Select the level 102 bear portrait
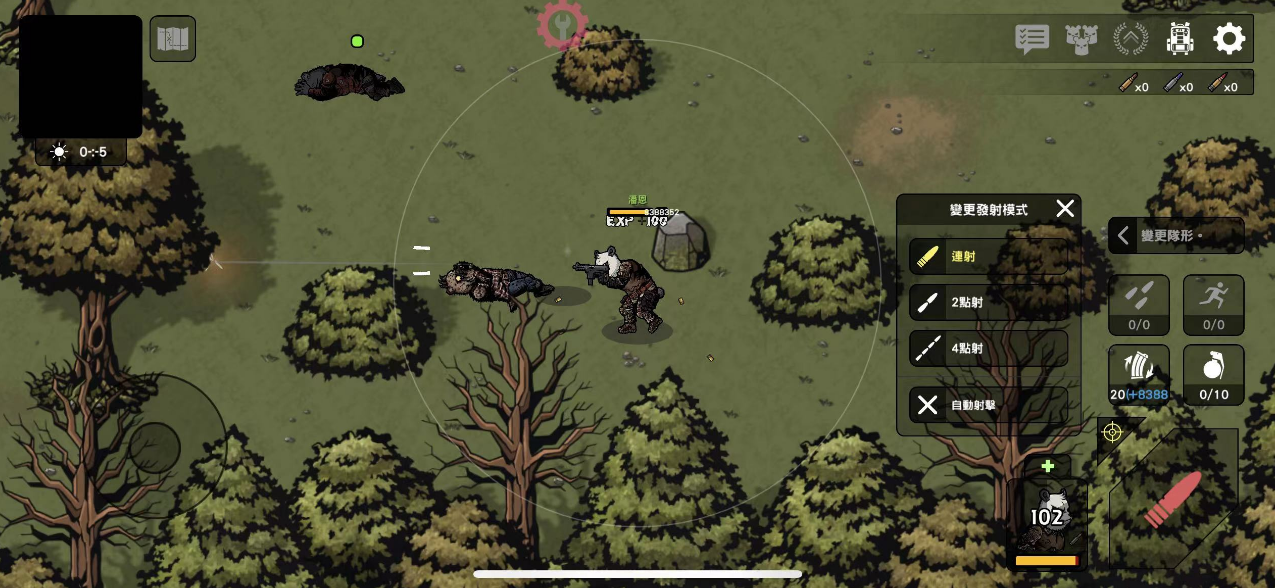 click(x=1046, y=517)
